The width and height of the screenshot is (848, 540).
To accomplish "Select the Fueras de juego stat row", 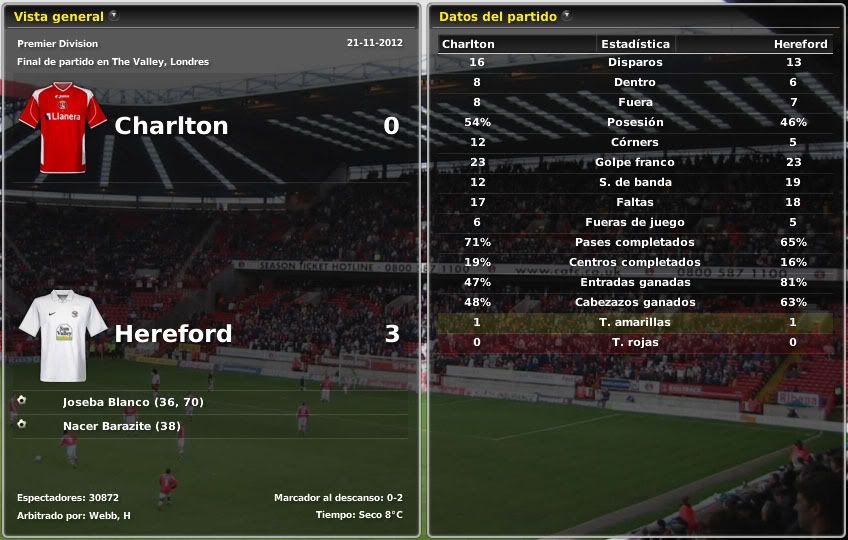I will pyautogui.click(x=635, y=222).
